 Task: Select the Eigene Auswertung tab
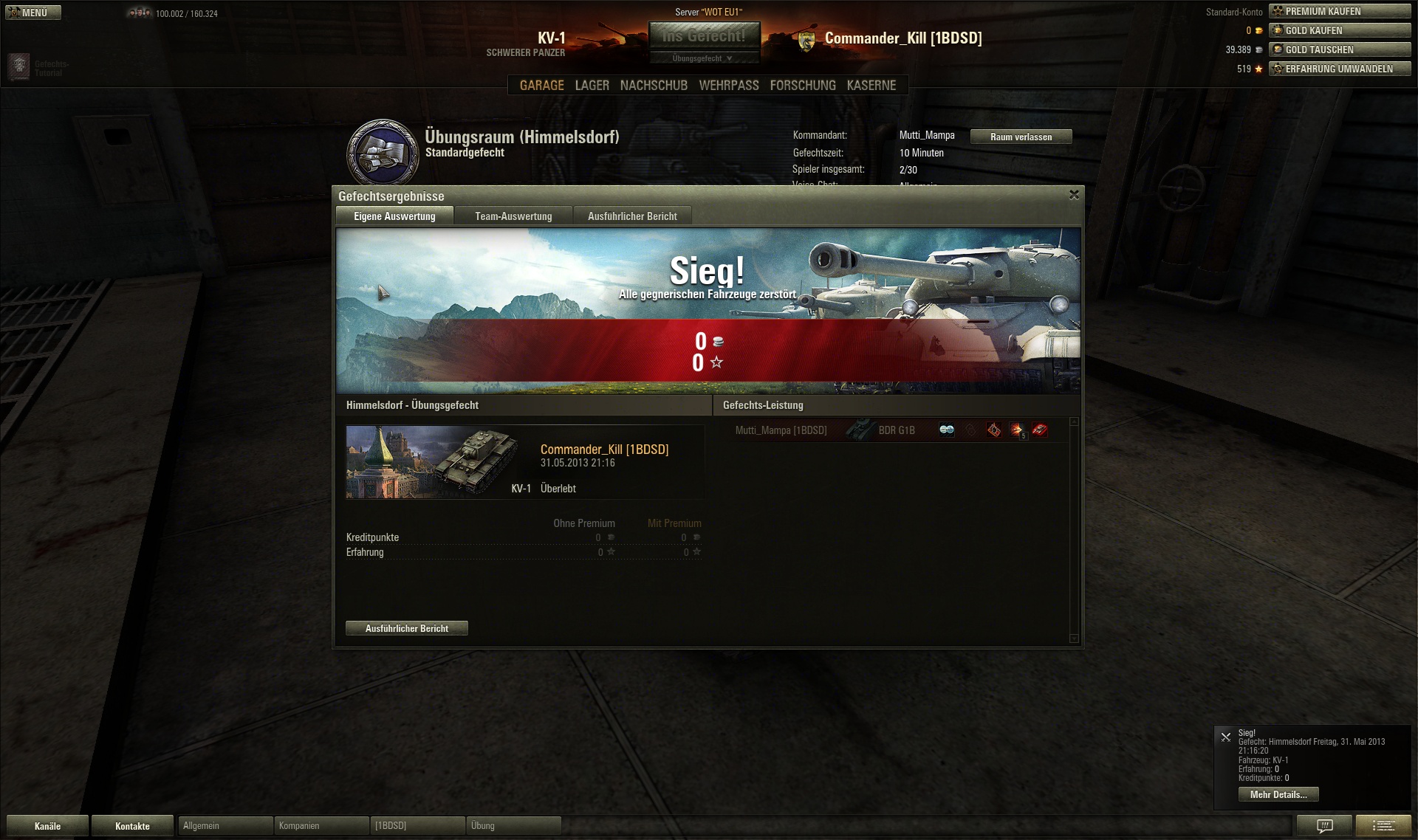394,216
